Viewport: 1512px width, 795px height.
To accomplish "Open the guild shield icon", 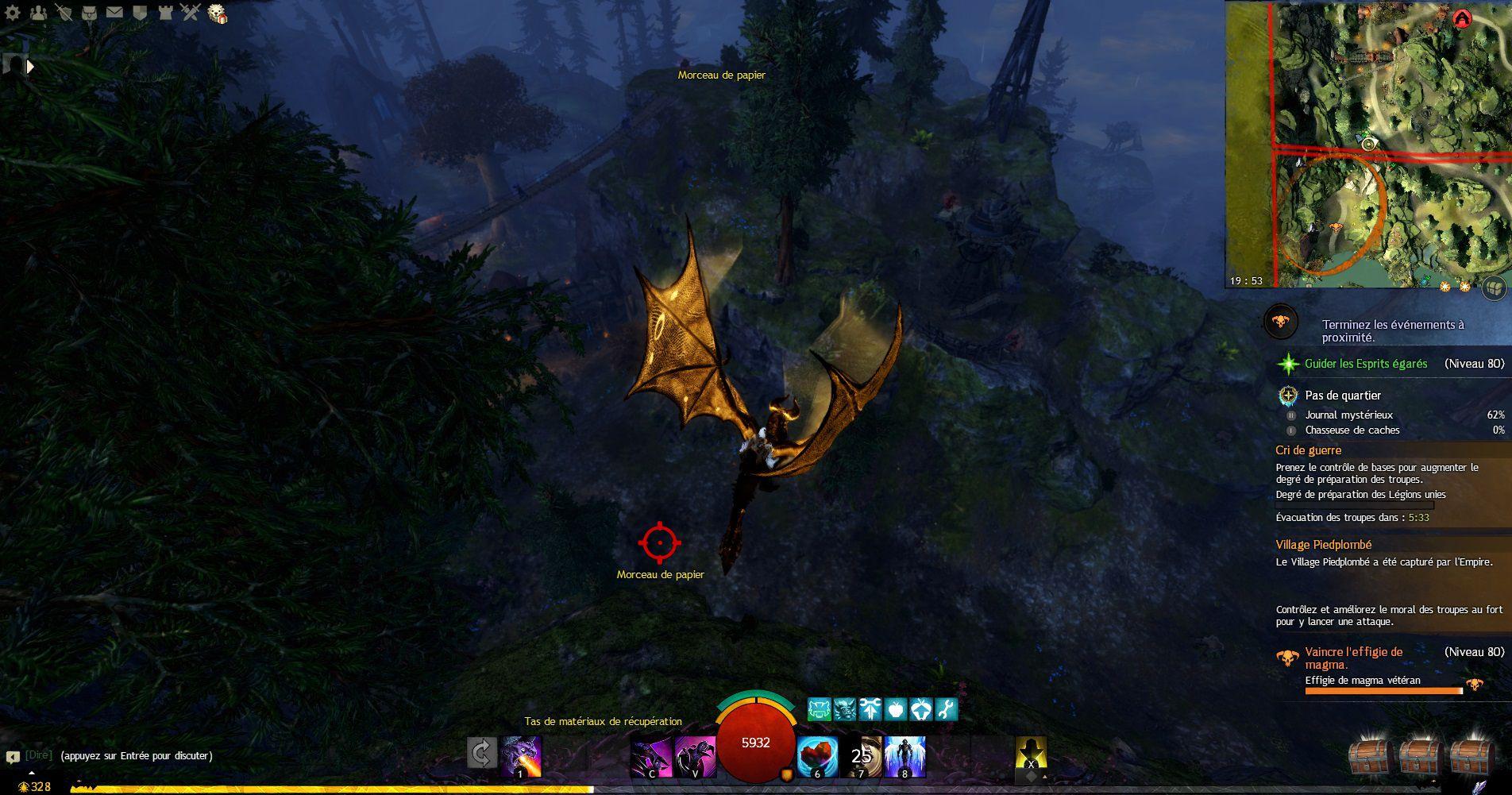I will coord(140,13).
